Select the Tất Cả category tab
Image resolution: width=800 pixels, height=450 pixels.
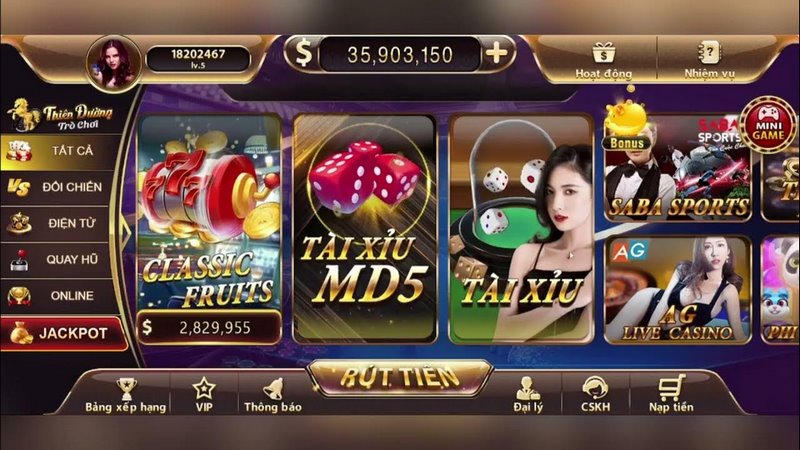pos(62,150)
